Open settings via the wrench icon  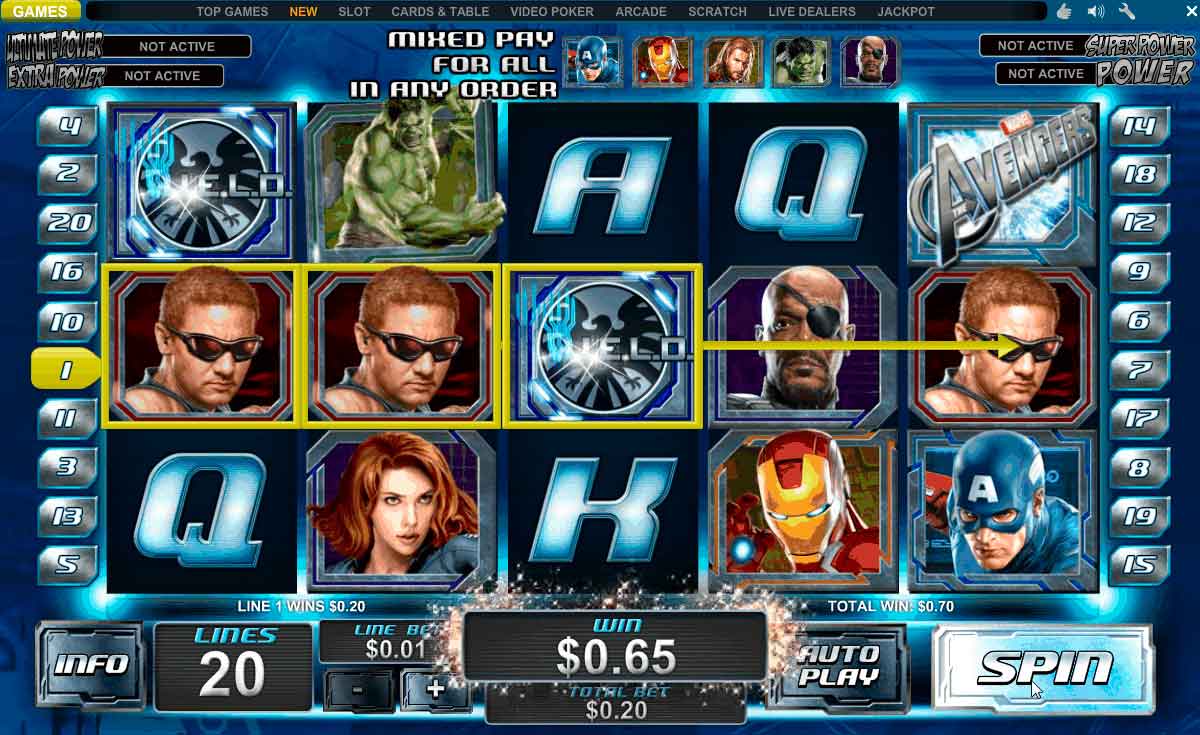(x=1126, y=12)
